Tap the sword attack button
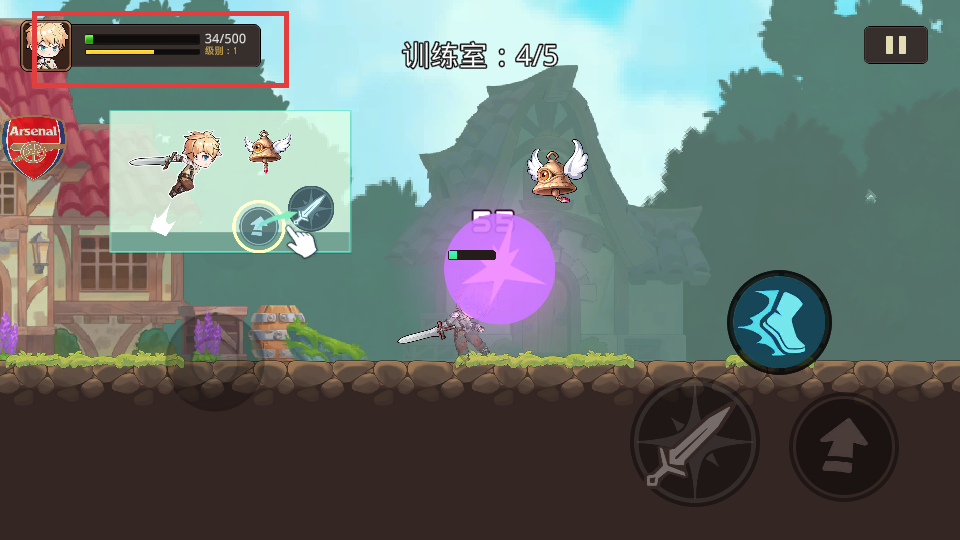Viewport: 960px width, 540px height. (694, 441)
